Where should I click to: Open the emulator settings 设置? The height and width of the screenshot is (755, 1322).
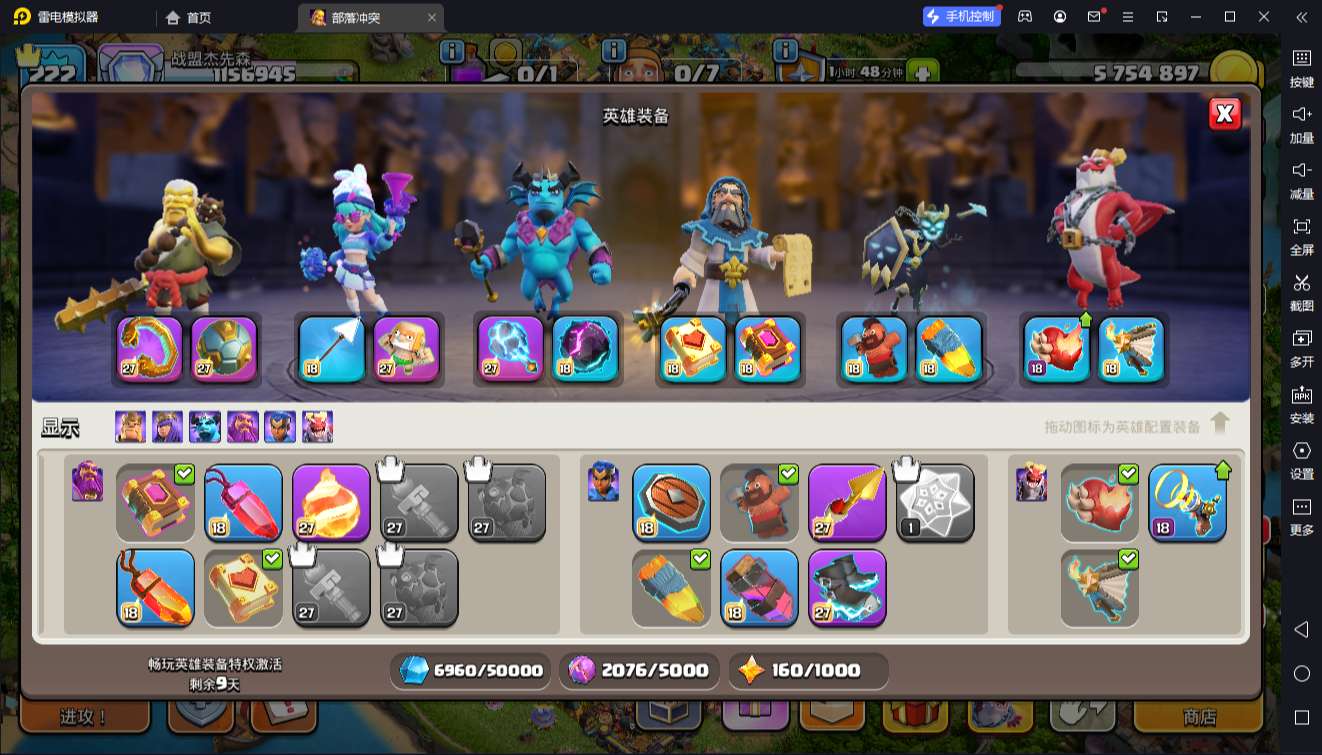[1301, 460]
